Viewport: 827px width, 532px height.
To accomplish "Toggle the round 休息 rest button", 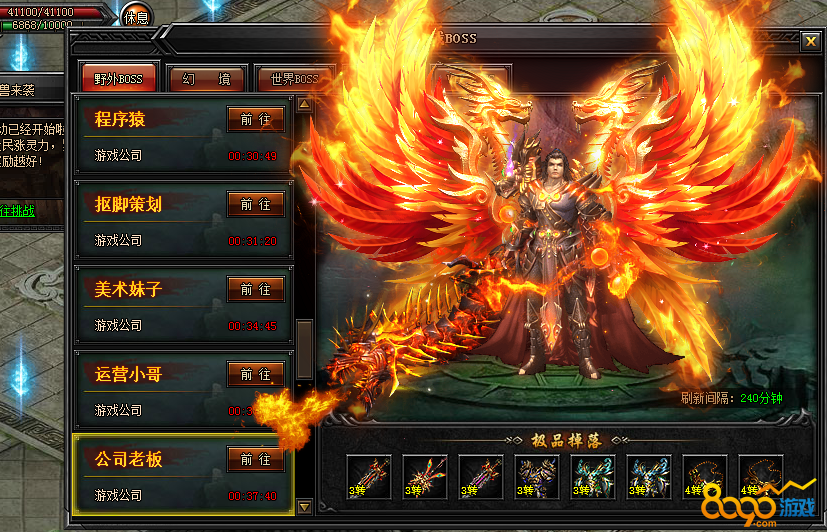I will click(x=136, y=16).
